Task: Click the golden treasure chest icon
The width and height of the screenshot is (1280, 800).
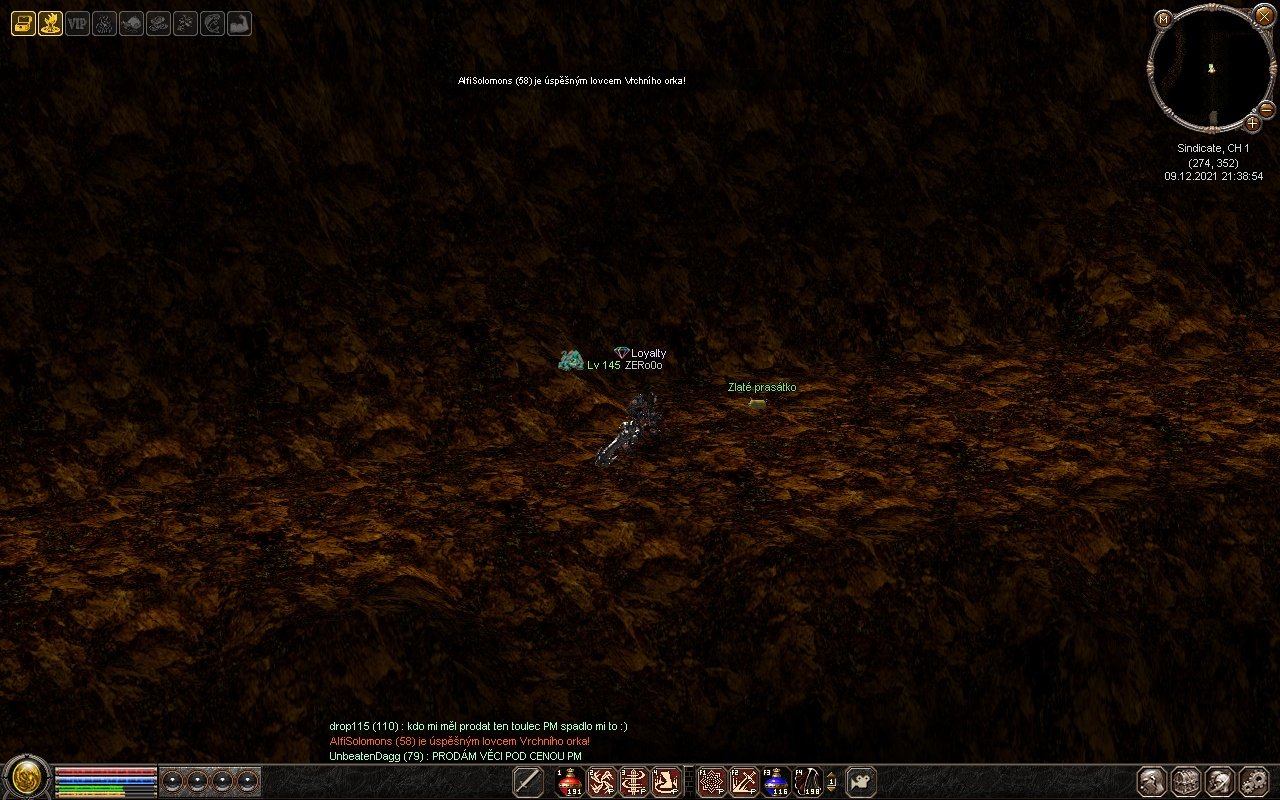Action: pos(23,23)
